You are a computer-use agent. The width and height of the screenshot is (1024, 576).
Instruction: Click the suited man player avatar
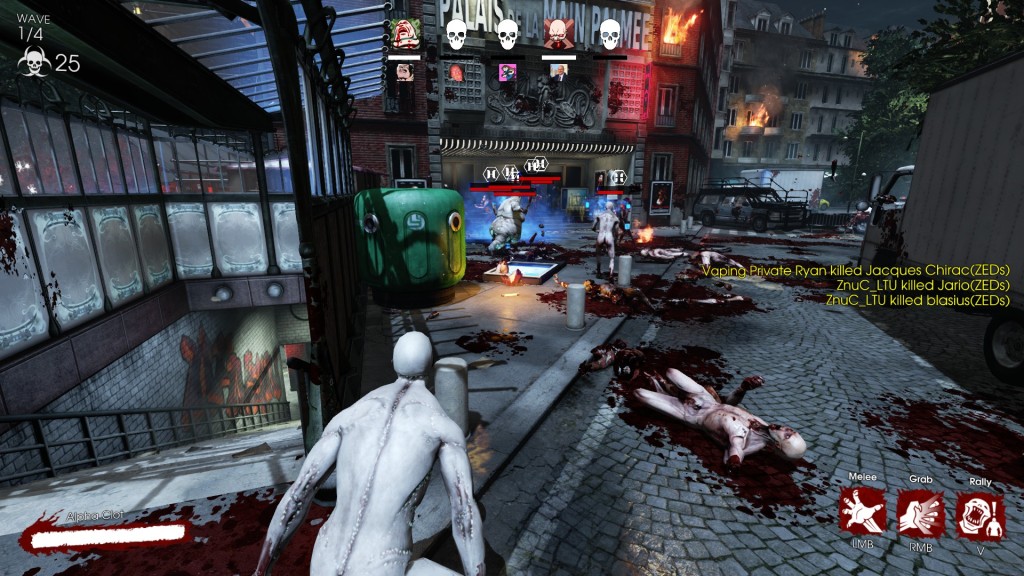559,72
